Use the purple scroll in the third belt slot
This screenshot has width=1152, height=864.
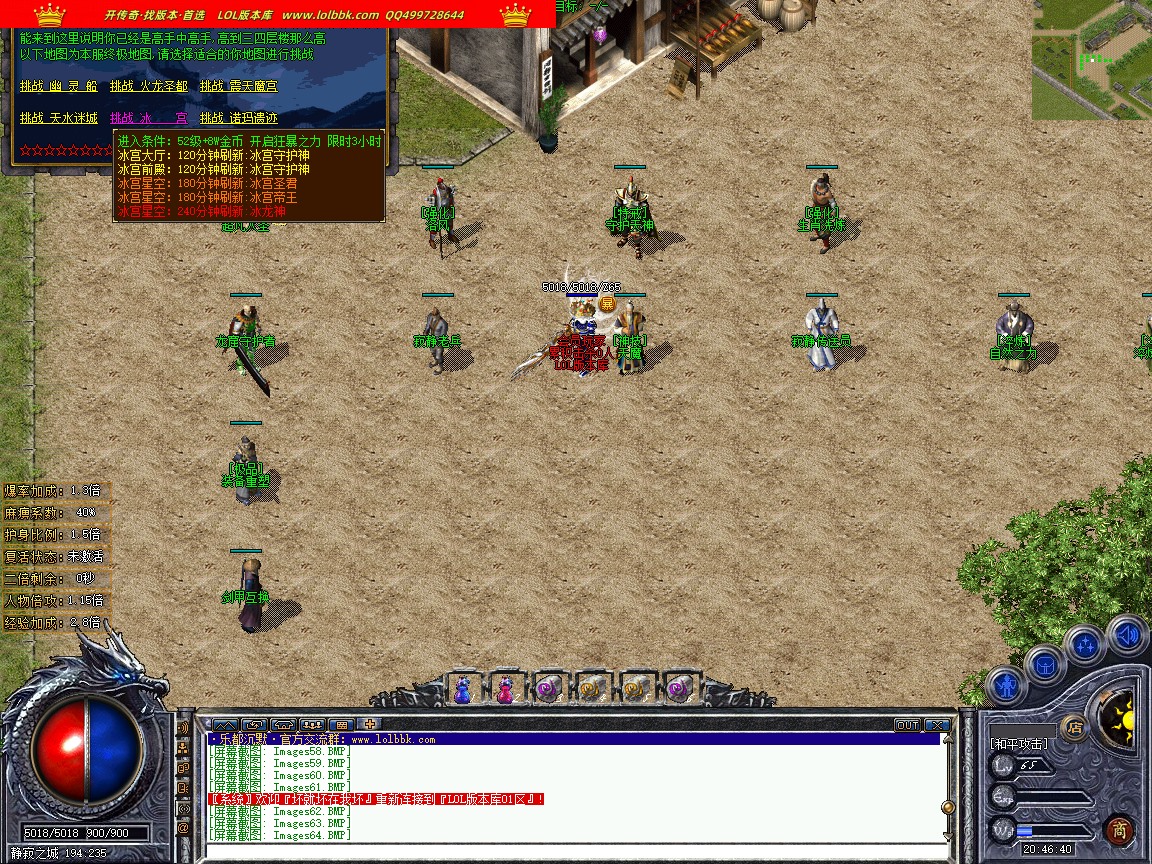click(x=548, y=689)
